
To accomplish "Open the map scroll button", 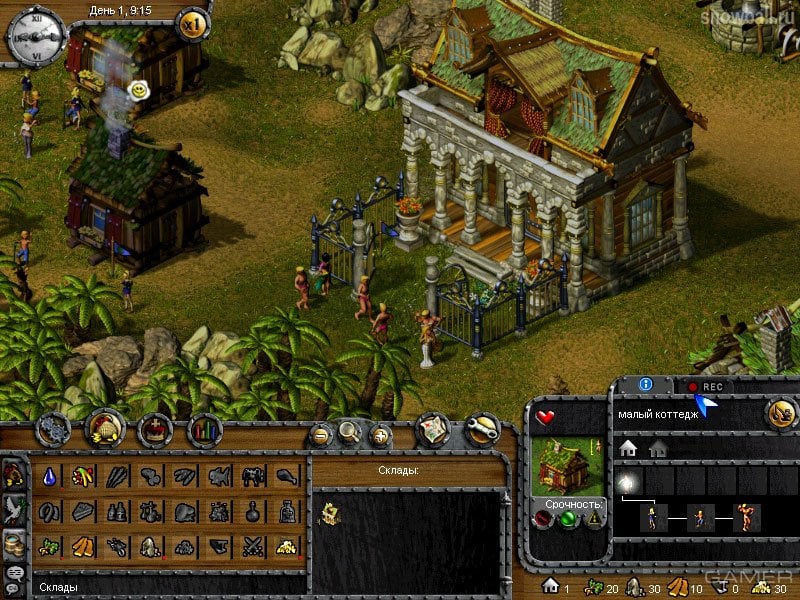I will tap(431, 429).
